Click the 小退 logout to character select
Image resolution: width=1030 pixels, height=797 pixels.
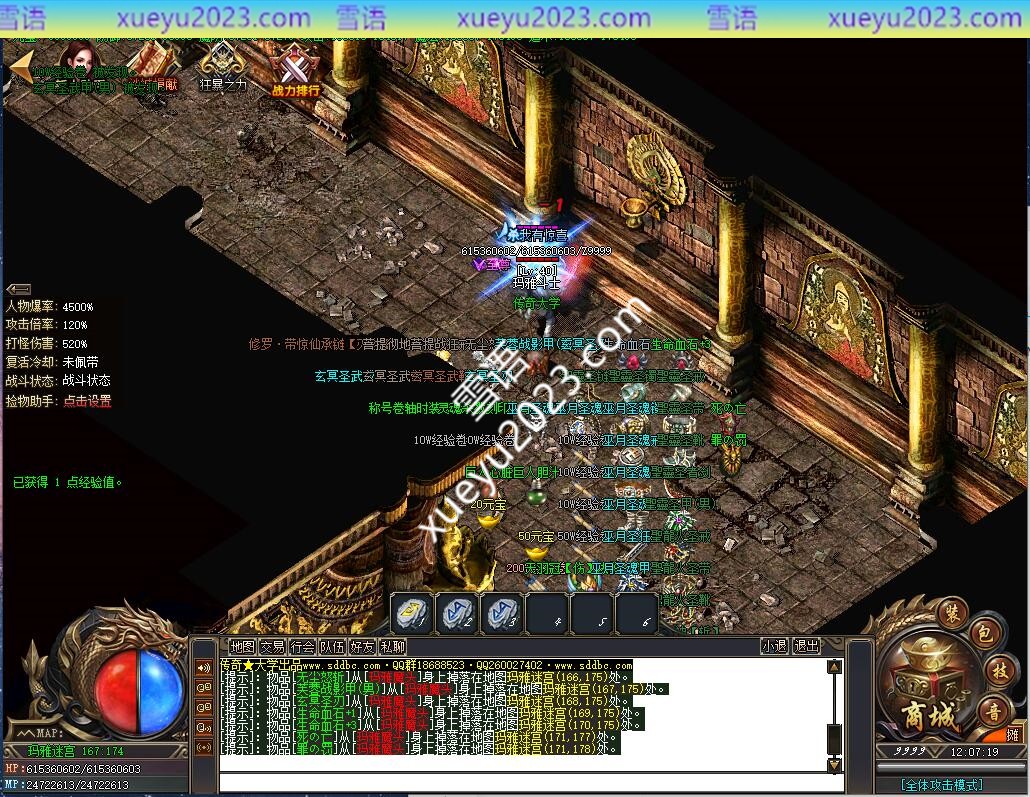coord(773,647)
